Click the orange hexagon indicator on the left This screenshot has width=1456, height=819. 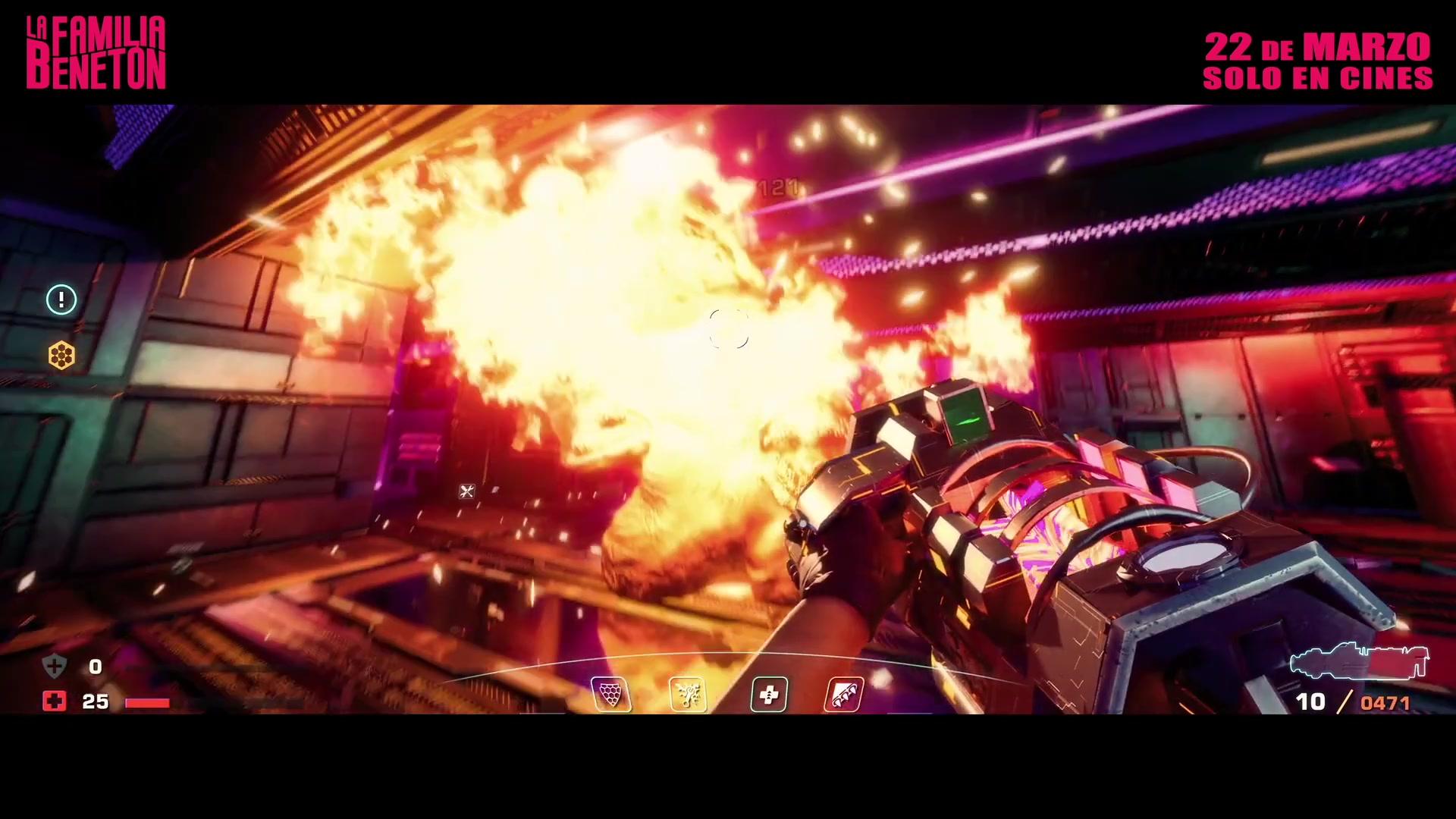tap(61, 355)
